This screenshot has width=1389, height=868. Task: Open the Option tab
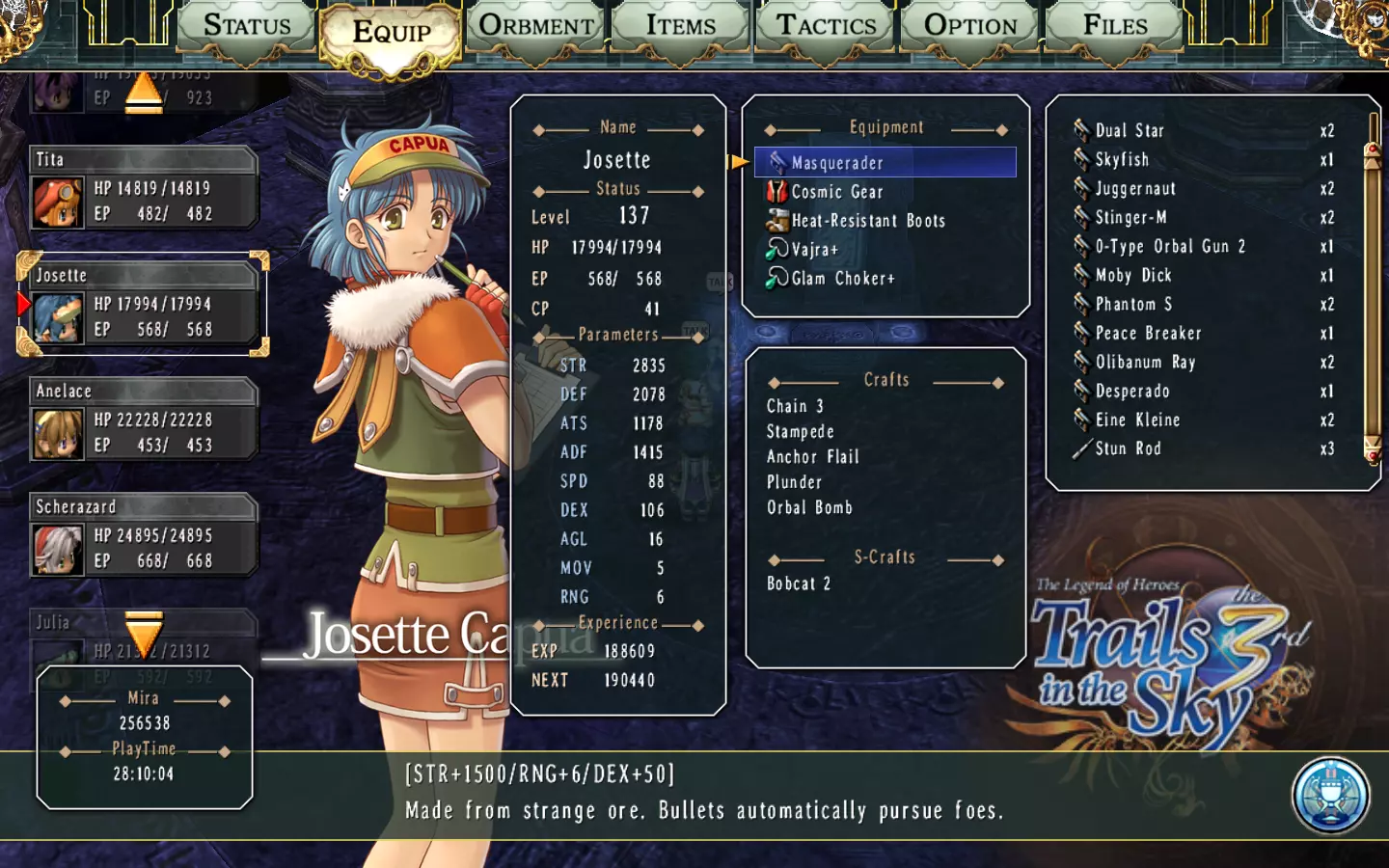point(970,26)
